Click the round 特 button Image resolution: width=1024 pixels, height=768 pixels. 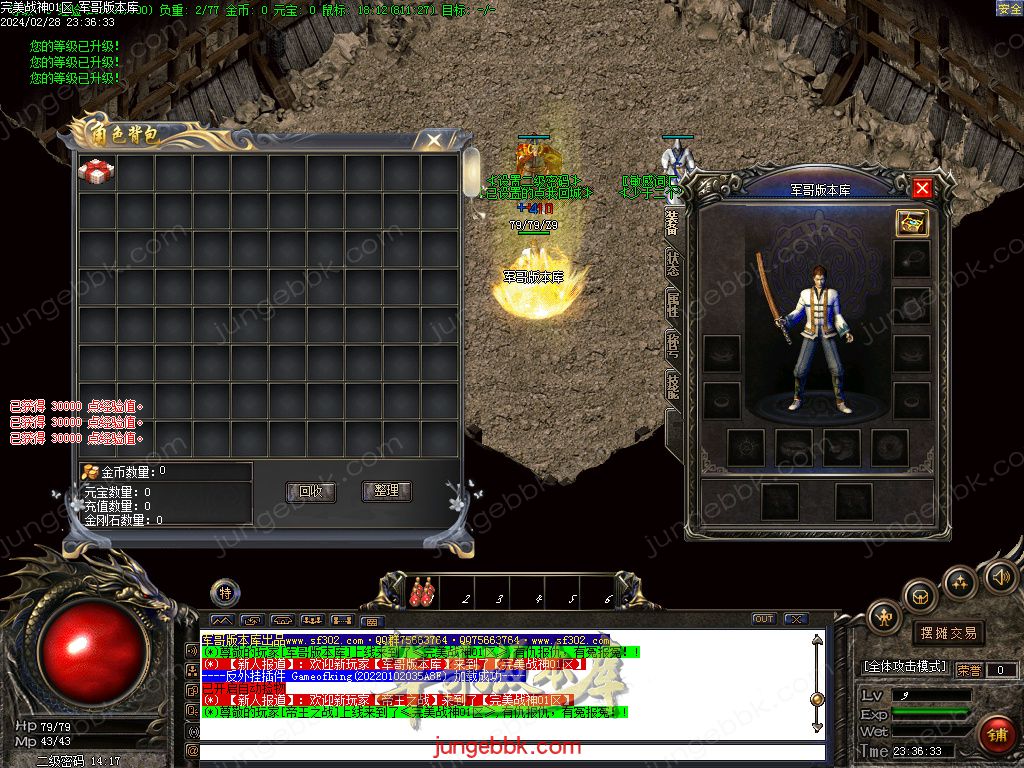[x=226, y=593]
